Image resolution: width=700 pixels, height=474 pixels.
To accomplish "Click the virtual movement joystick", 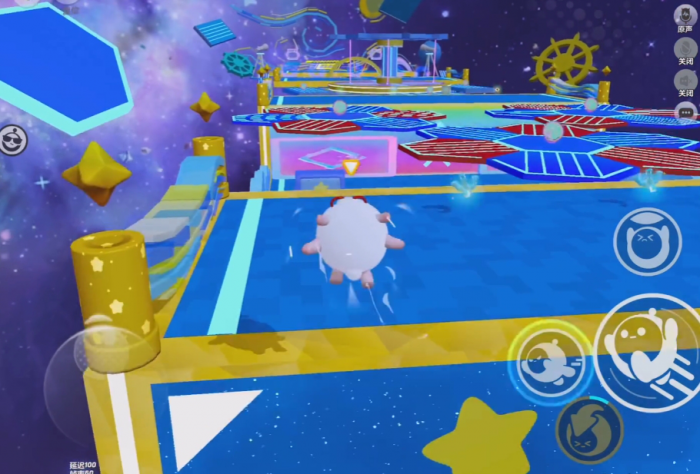I will (90, 368).
